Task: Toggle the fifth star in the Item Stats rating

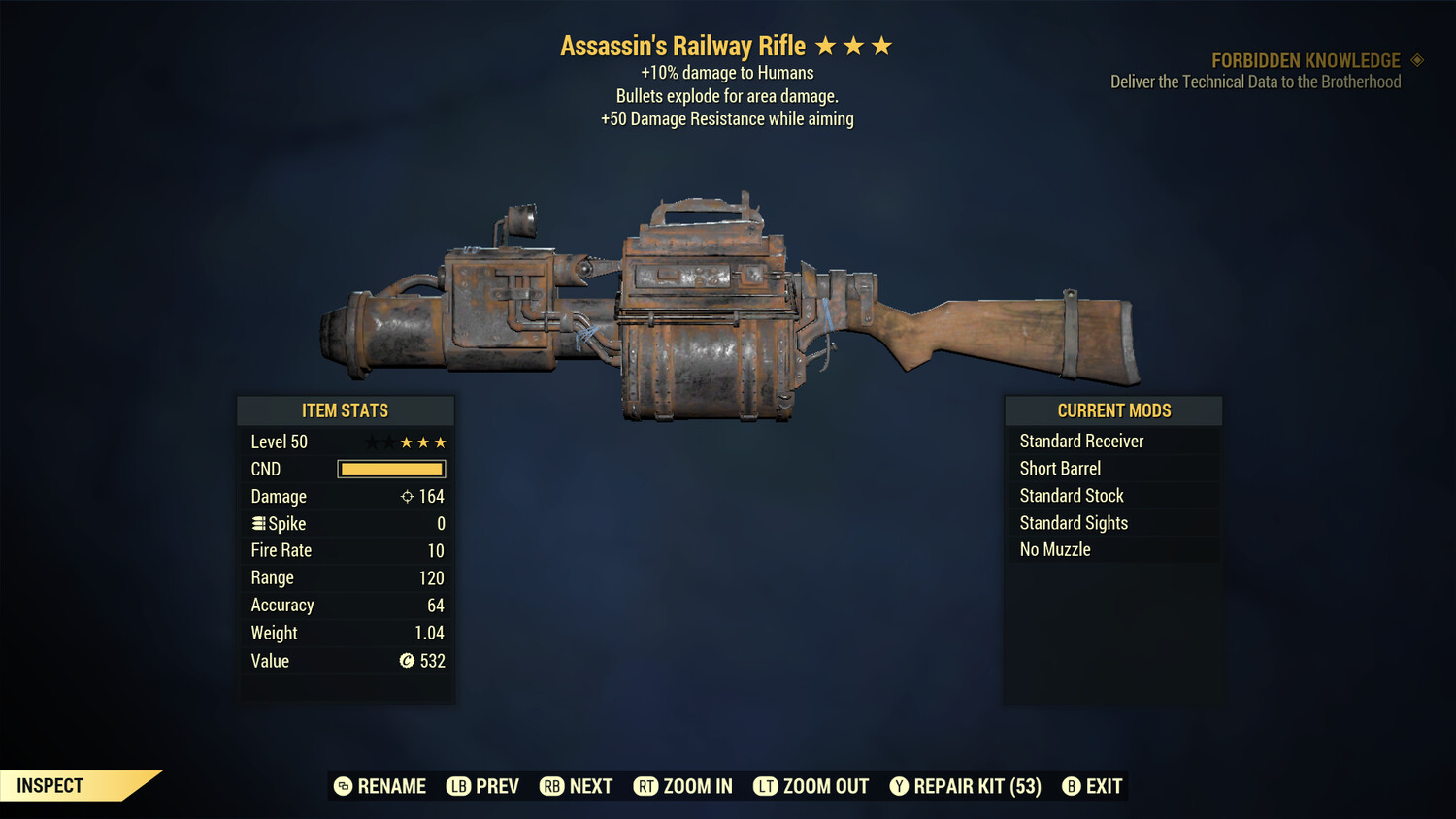Action: pos(442,442)
